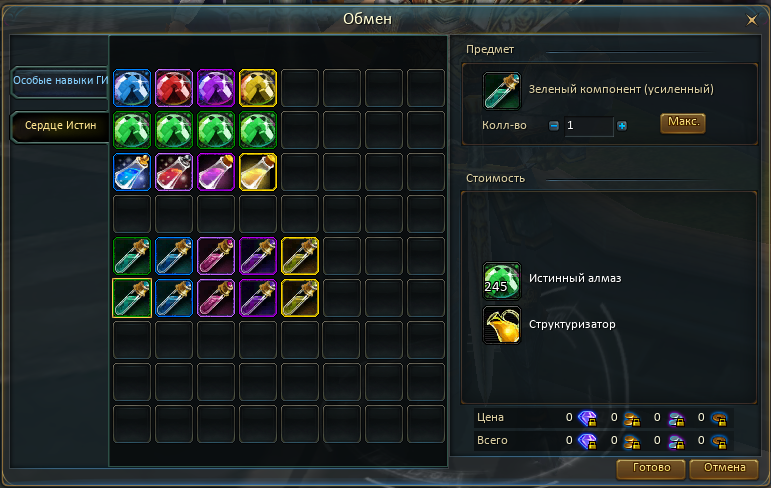Click the Макс. quantity button
The width and height of the screenshot is (771, 488).
click(682, 123)
